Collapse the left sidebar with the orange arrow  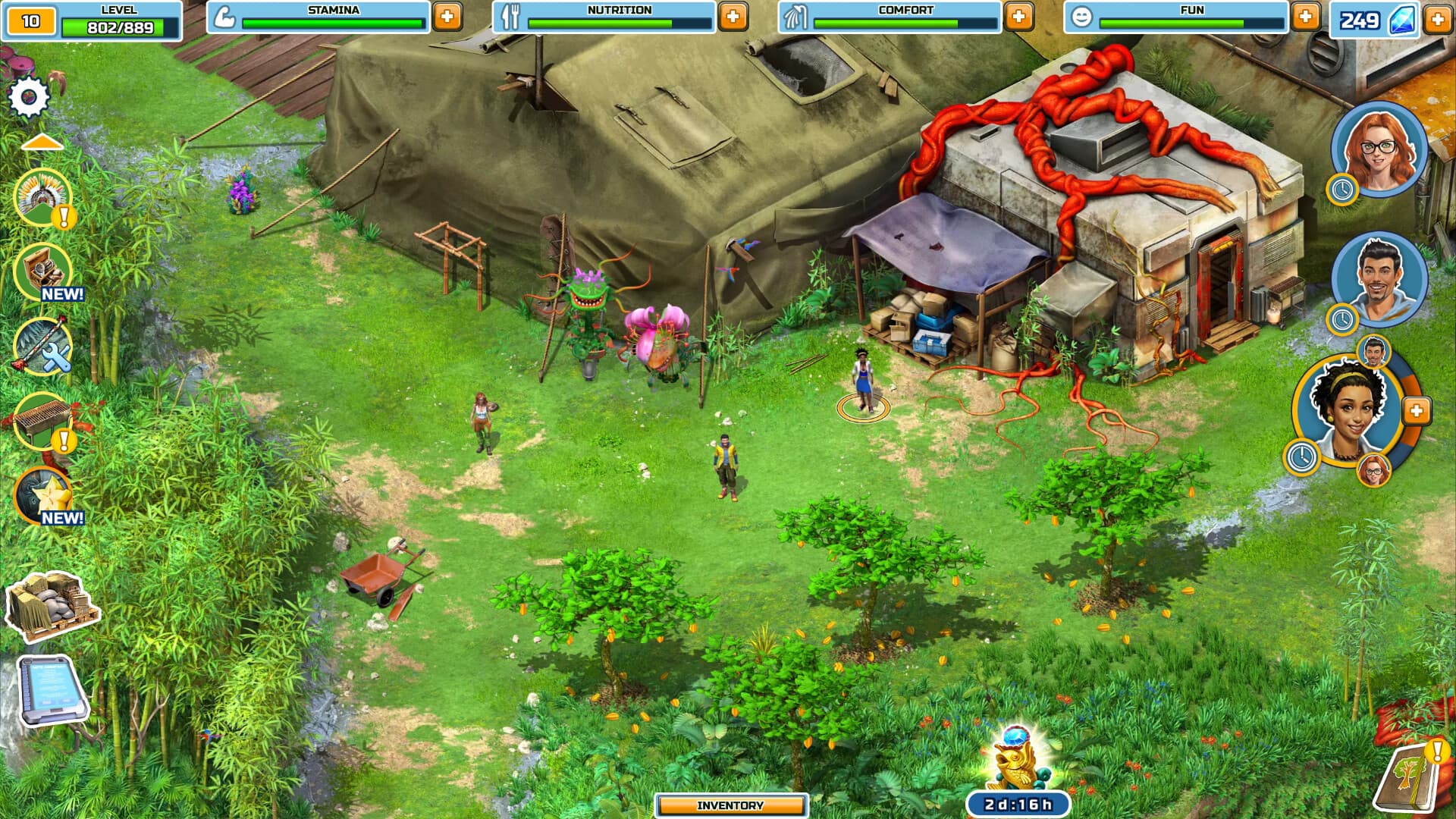[x=43, y=140]
